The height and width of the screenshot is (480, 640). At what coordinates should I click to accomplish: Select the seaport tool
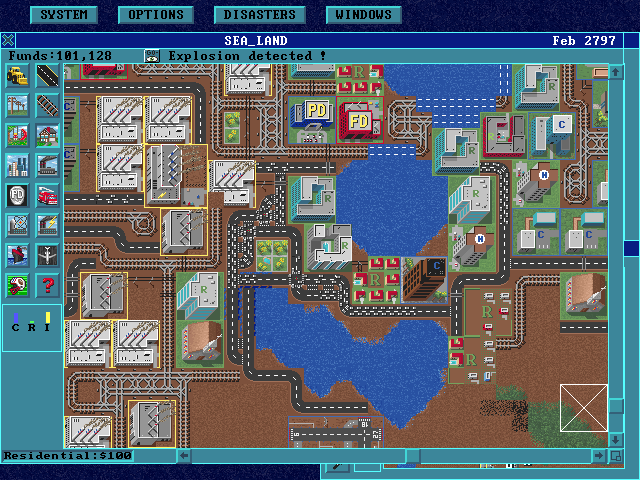[x=18, y=256]
